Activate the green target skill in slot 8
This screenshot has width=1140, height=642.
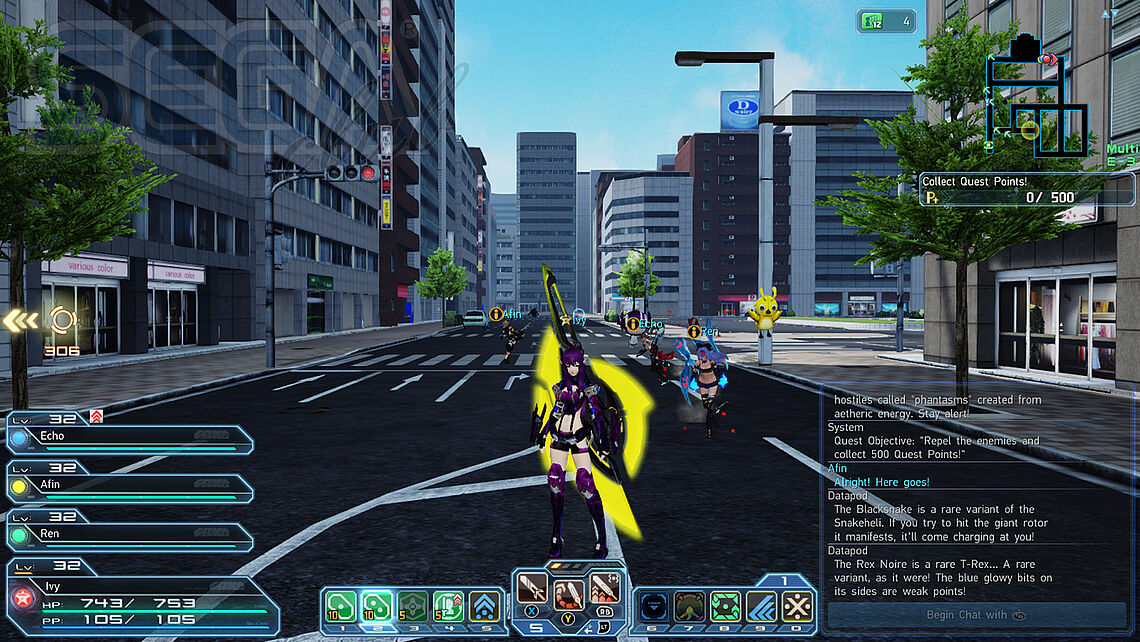724,607
